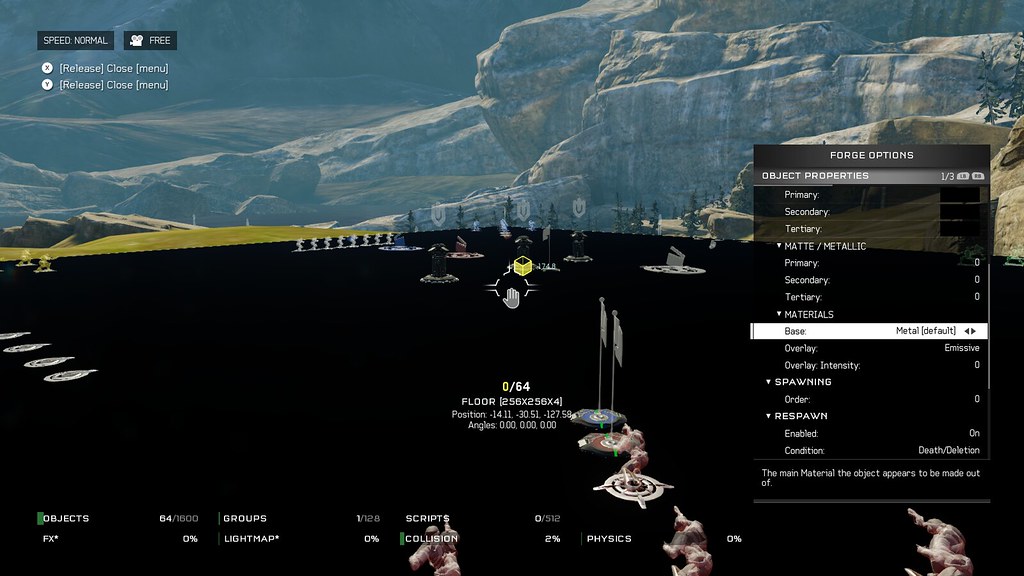Select the Base material row
Screen dimensions: 1024x576
[x=870, y=331]
